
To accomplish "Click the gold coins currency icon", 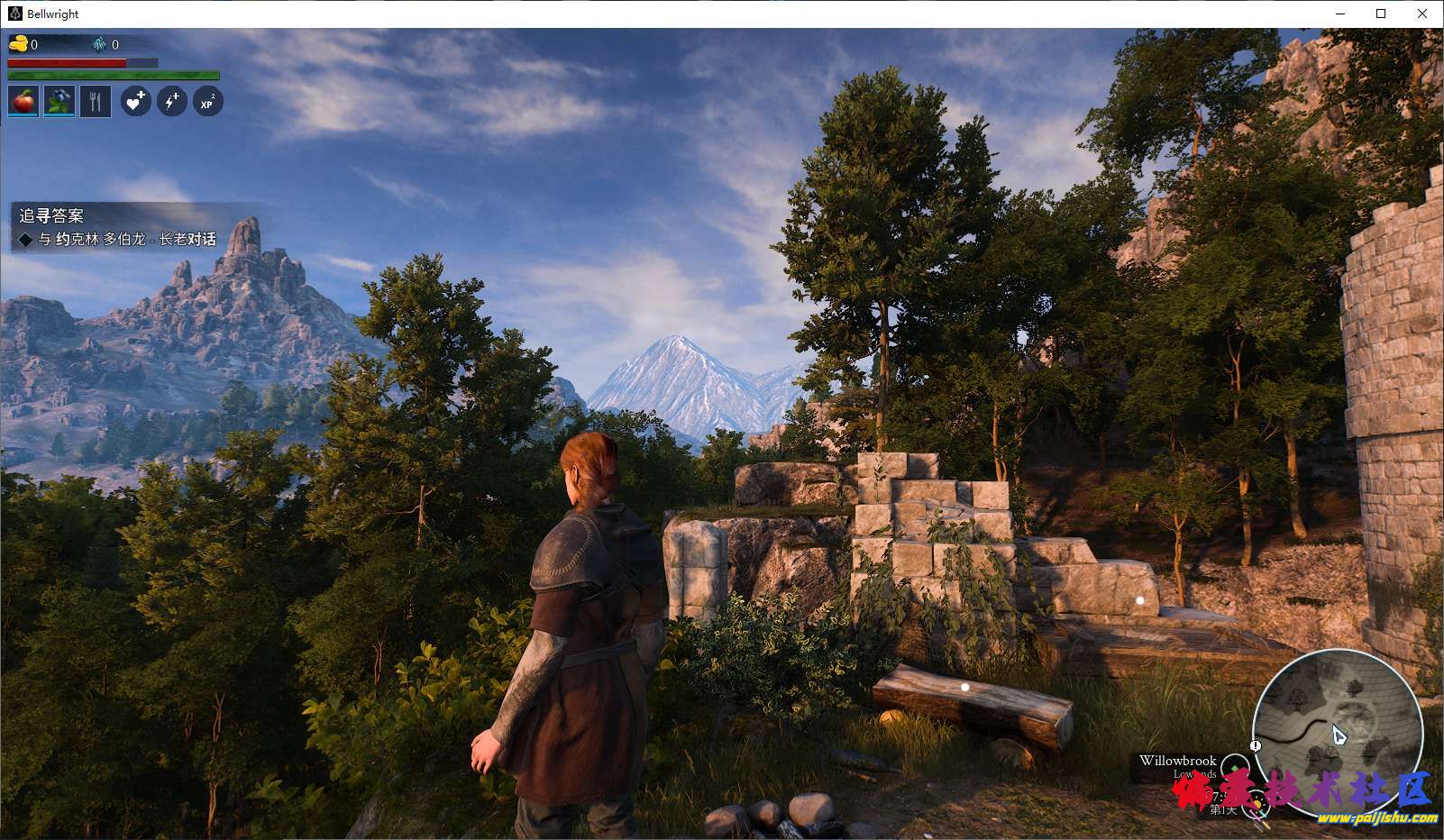I will (18, 44).
